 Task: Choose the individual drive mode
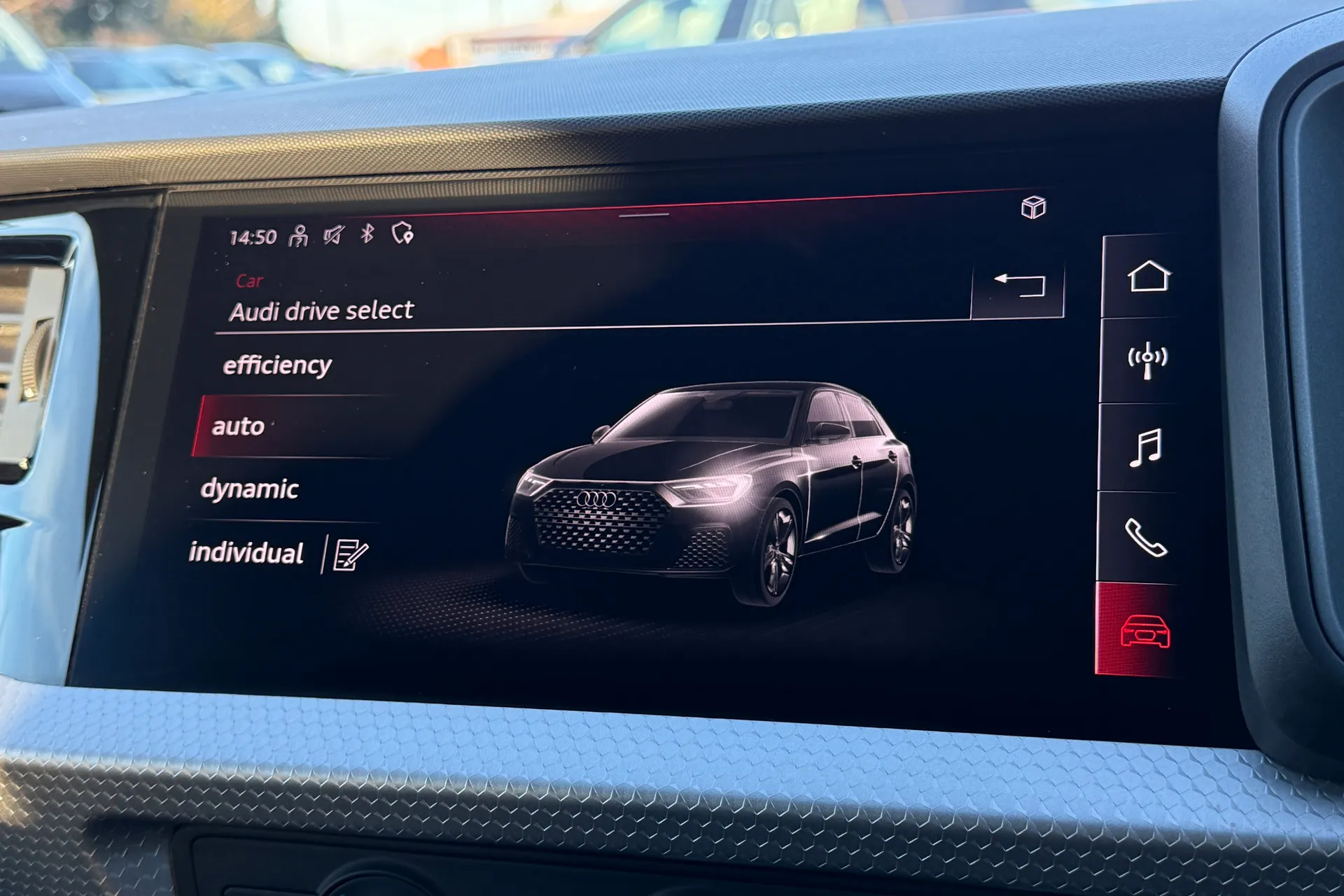point(247,552)
